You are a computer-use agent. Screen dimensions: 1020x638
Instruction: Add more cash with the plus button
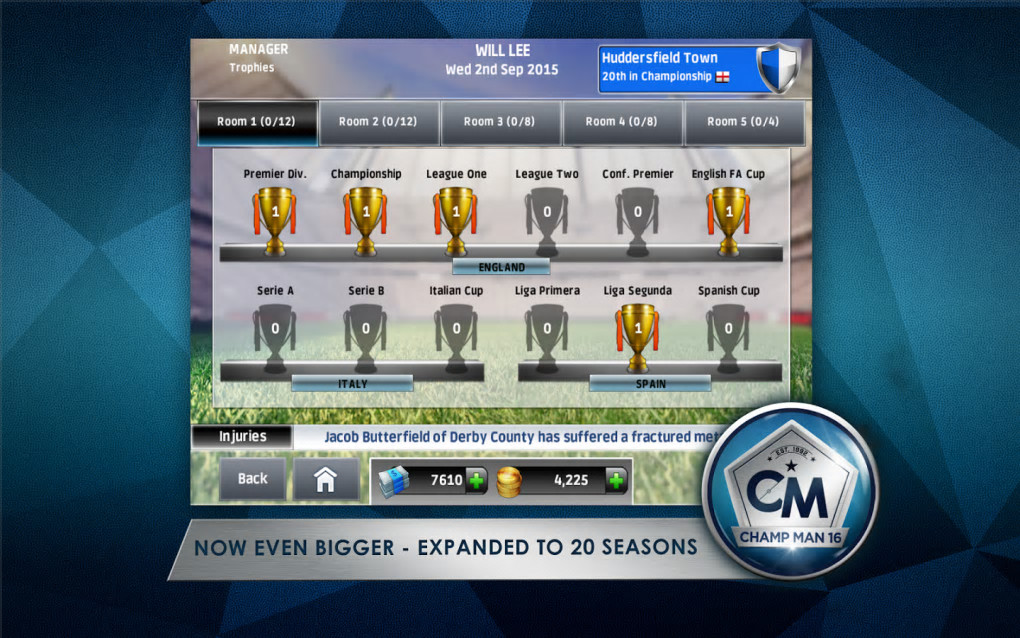[x=477, y=480]
